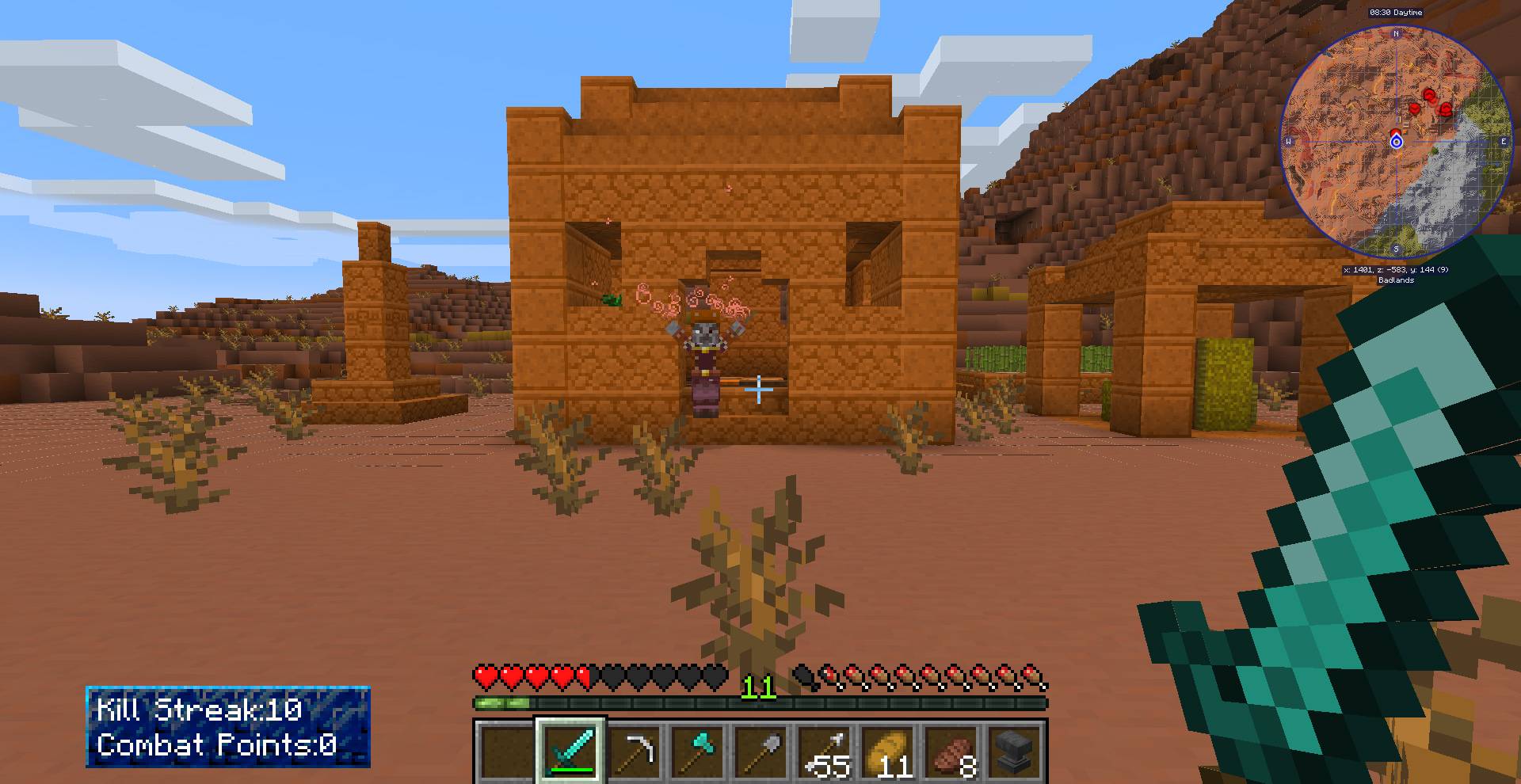Select the iron pickaxe hotbar slot
The height and width of the screenshot is (784, 1521).
[x=638, y=748]
